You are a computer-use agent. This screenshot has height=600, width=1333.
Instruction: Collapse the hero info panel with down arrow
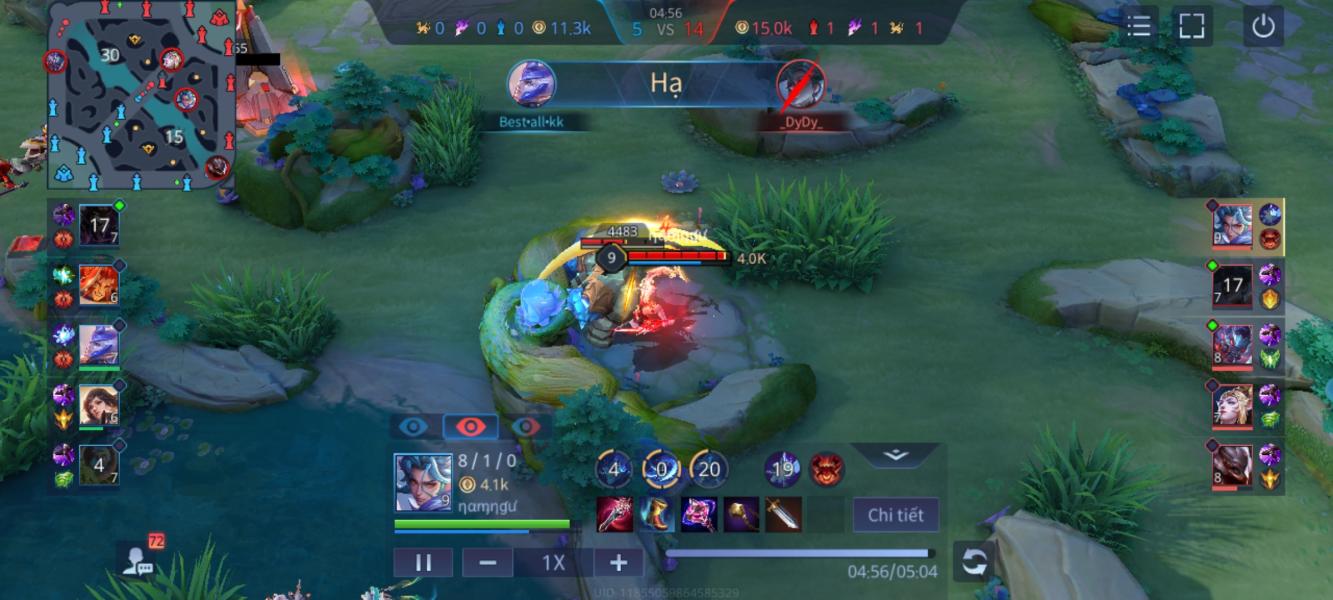click(895, 455)
